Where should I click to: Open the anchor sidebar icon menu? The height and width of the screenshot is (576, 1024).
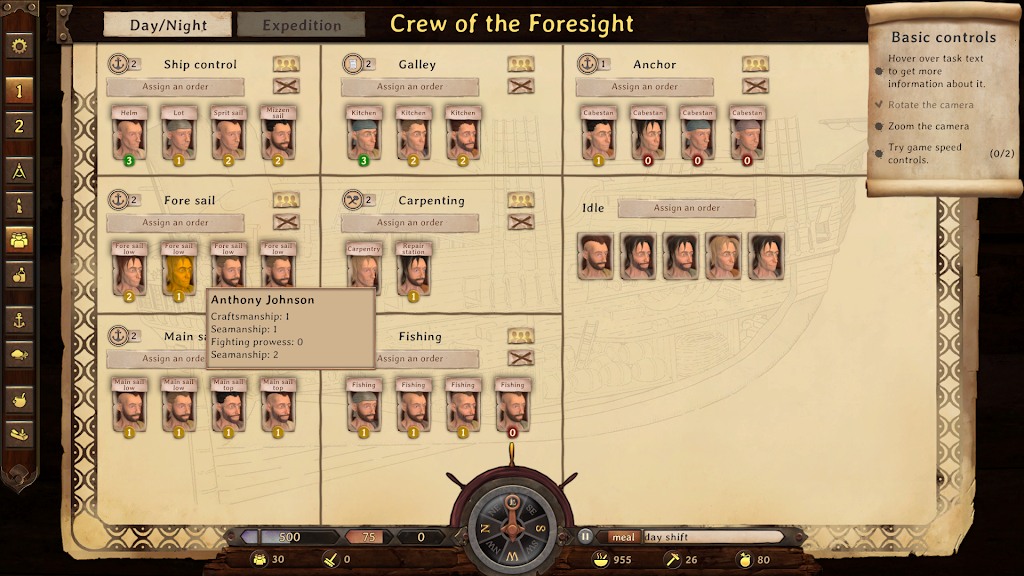pos(19,320)
